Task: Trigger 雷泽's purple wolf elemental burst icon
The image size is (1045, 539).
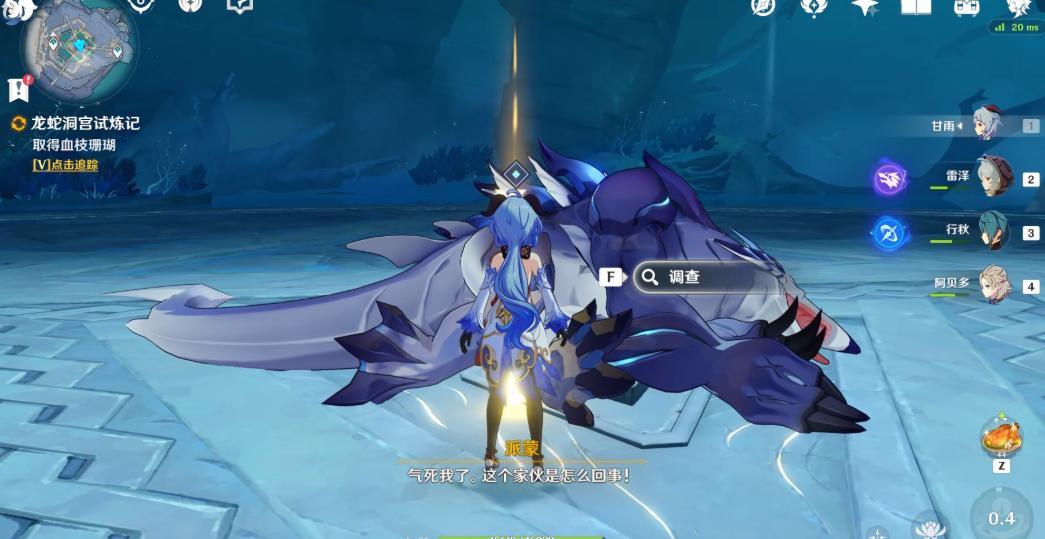Action: tap(889, 180)
